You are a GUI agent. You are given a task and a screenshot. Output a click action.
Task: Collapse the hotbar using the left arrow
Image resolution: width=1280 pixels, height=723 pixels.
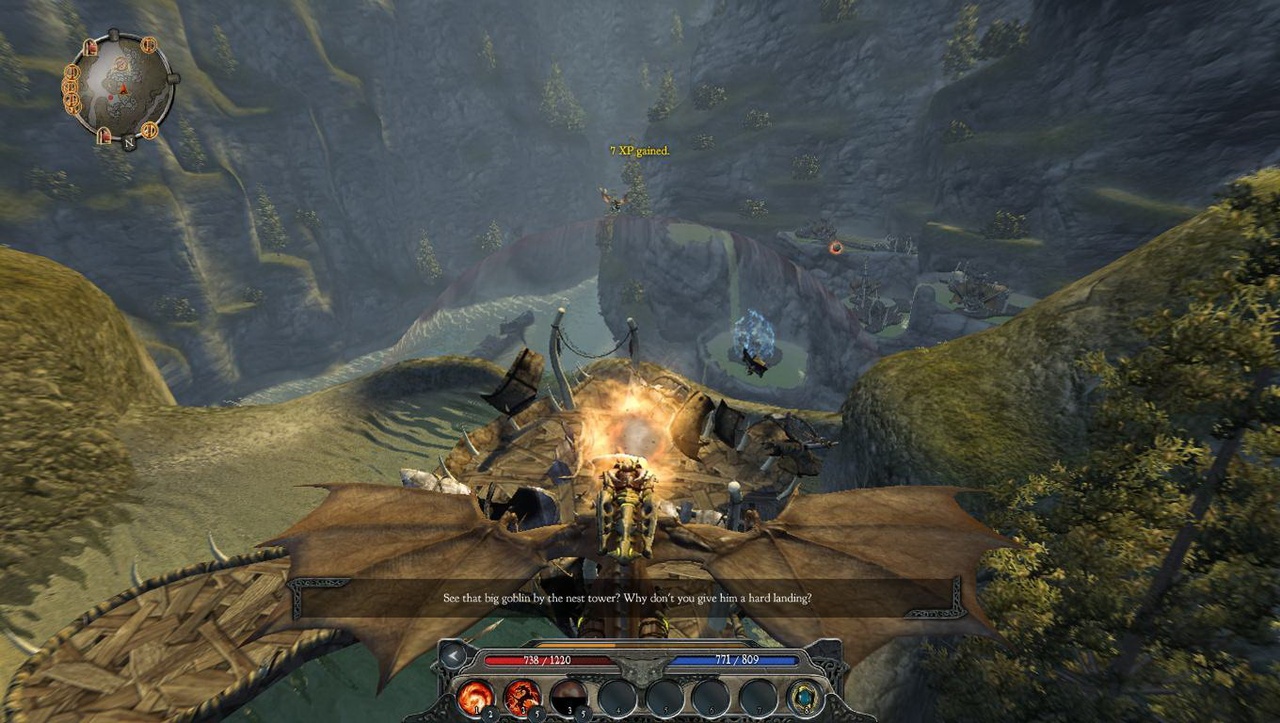(x=452, y=656)
